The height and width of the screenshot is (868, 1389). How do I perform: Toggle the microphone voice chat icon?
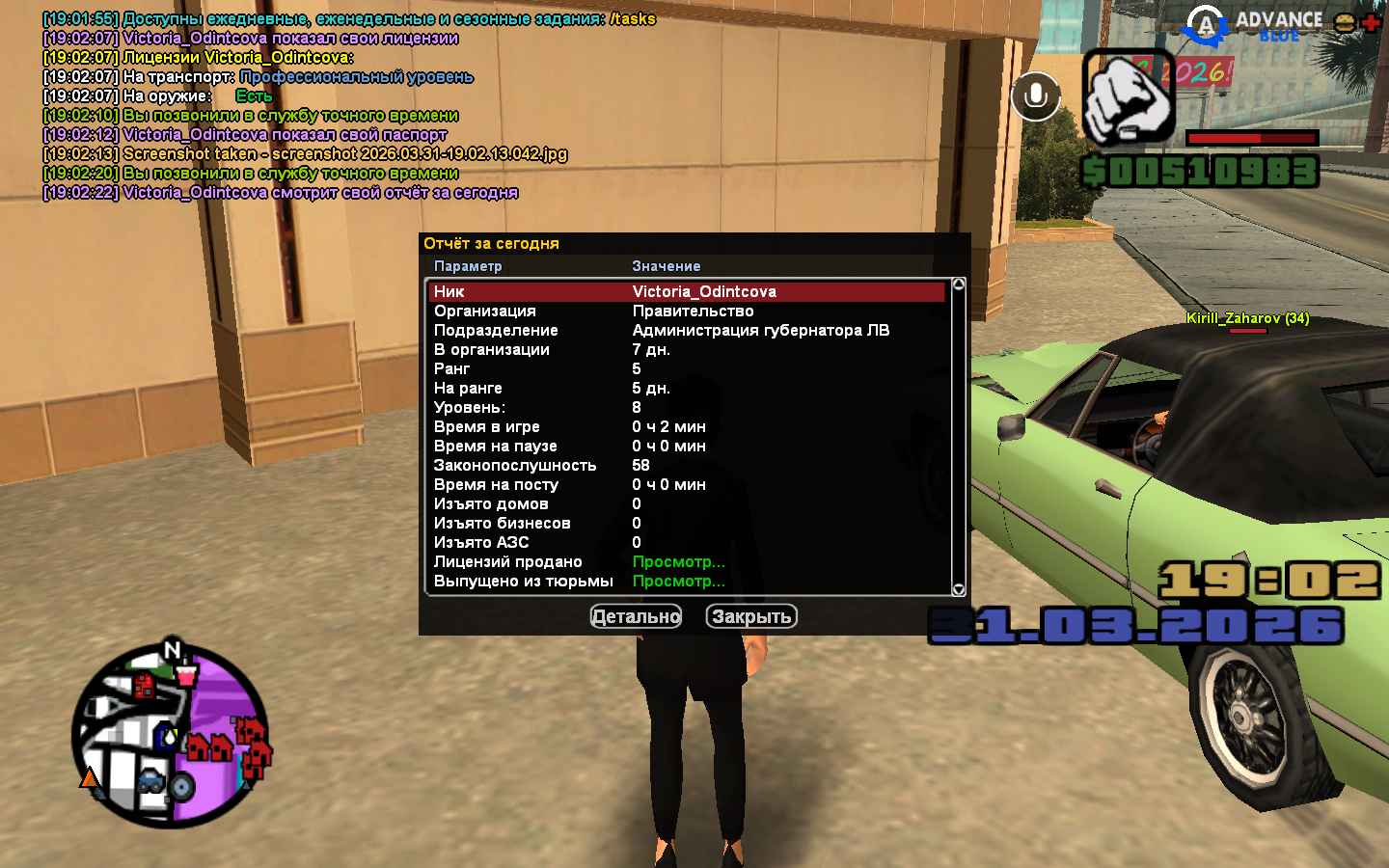pos(1035,95)
